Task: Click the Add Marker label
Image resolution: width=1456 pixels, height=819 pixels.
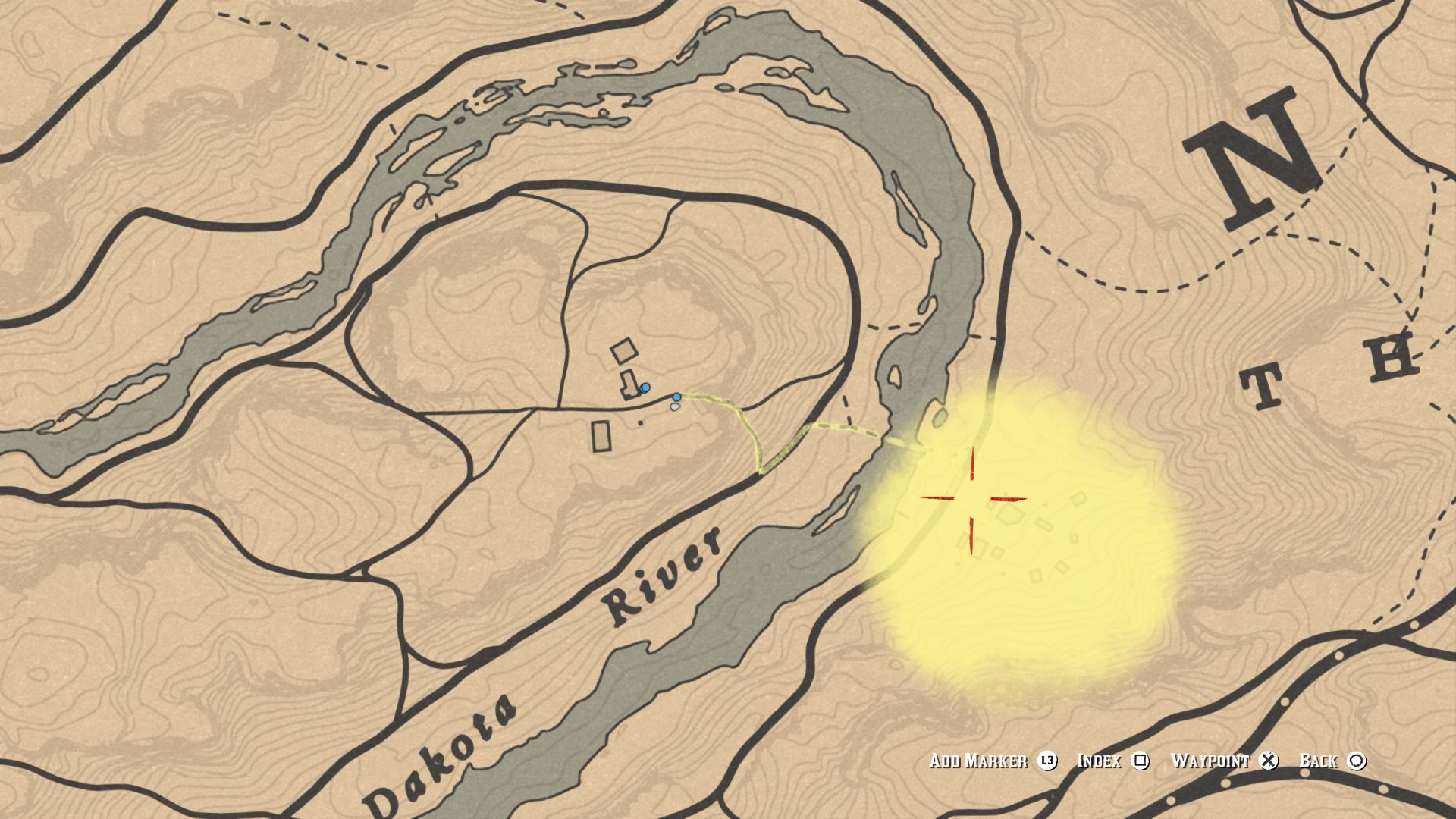Action: coord(978,761)
